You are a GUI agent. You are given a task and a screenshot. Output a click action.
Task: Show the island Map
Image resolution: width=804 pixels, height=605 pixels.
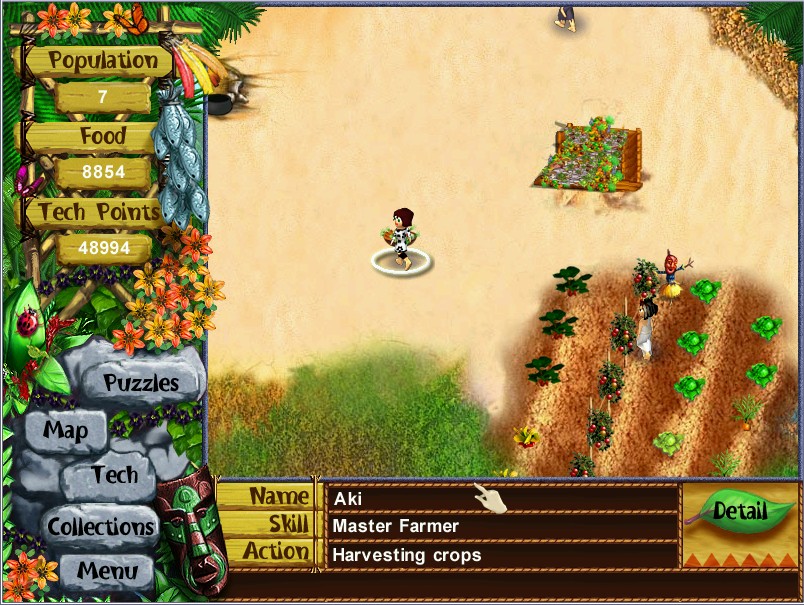click(65, 432)
